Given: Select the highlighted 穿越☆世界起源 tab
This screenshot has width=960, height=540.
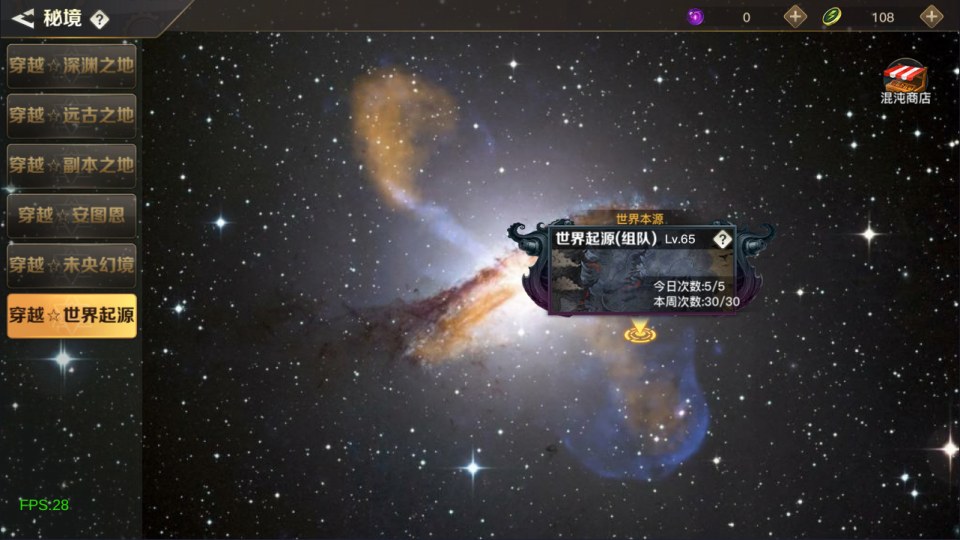Looking at the screenshot, I should click(71, 316).
